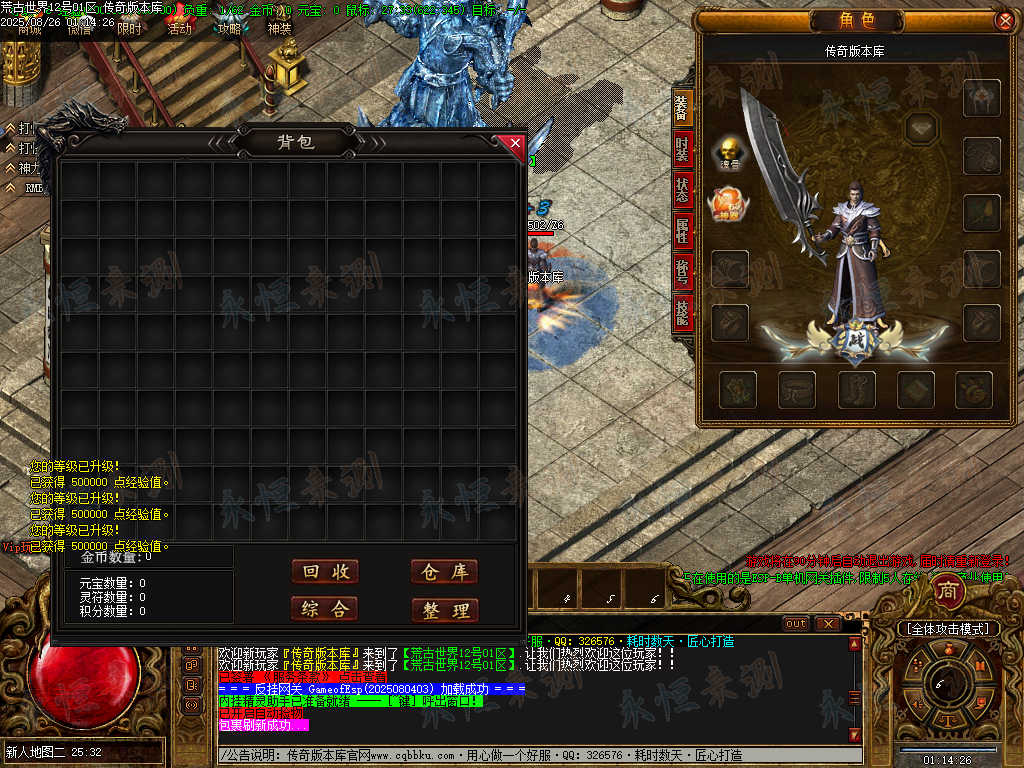Open the 称号 title tab

coord(681,270)
